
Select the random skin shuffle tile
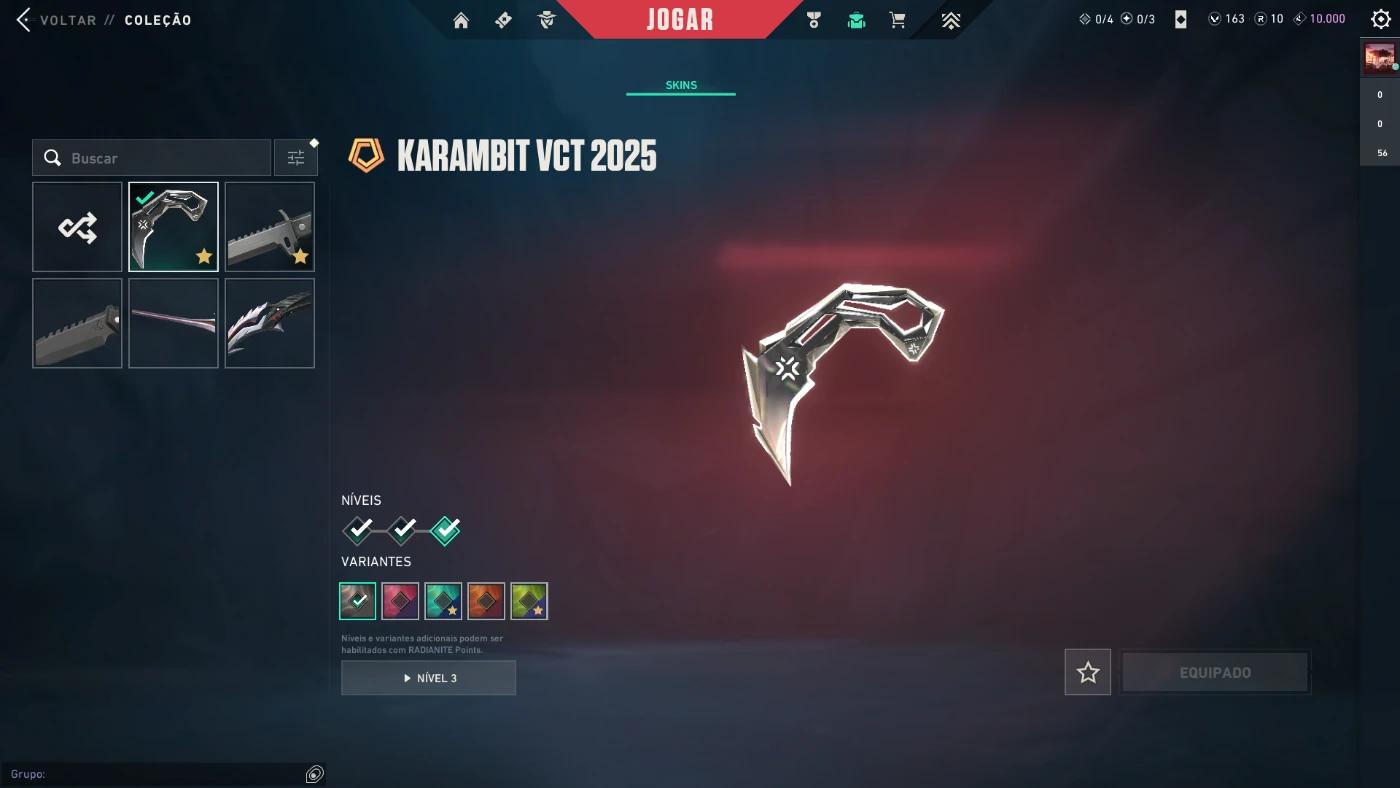click(x=78, y=227)
